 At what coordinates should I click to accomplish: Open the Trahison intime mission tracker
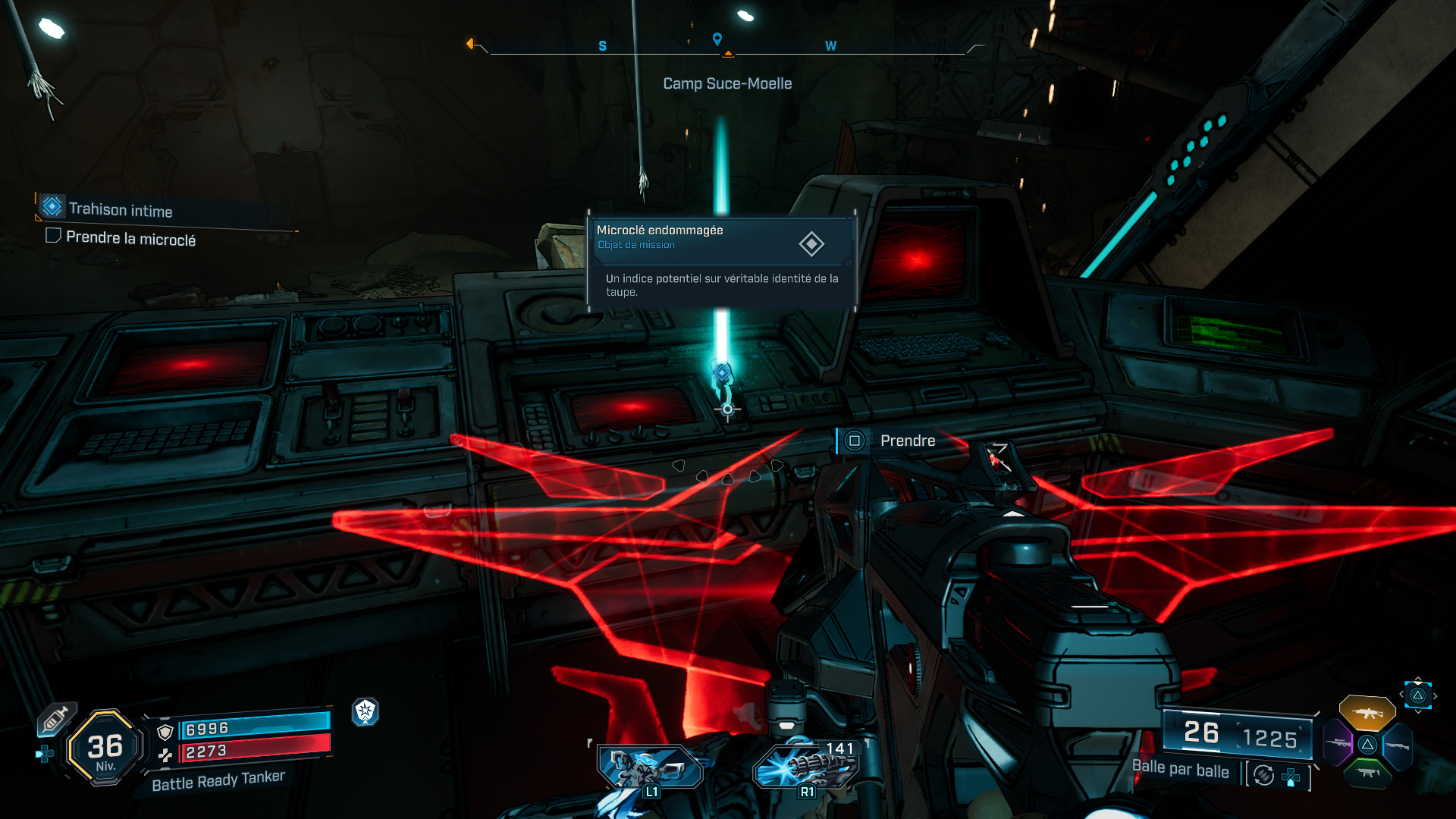pos(121,209)
